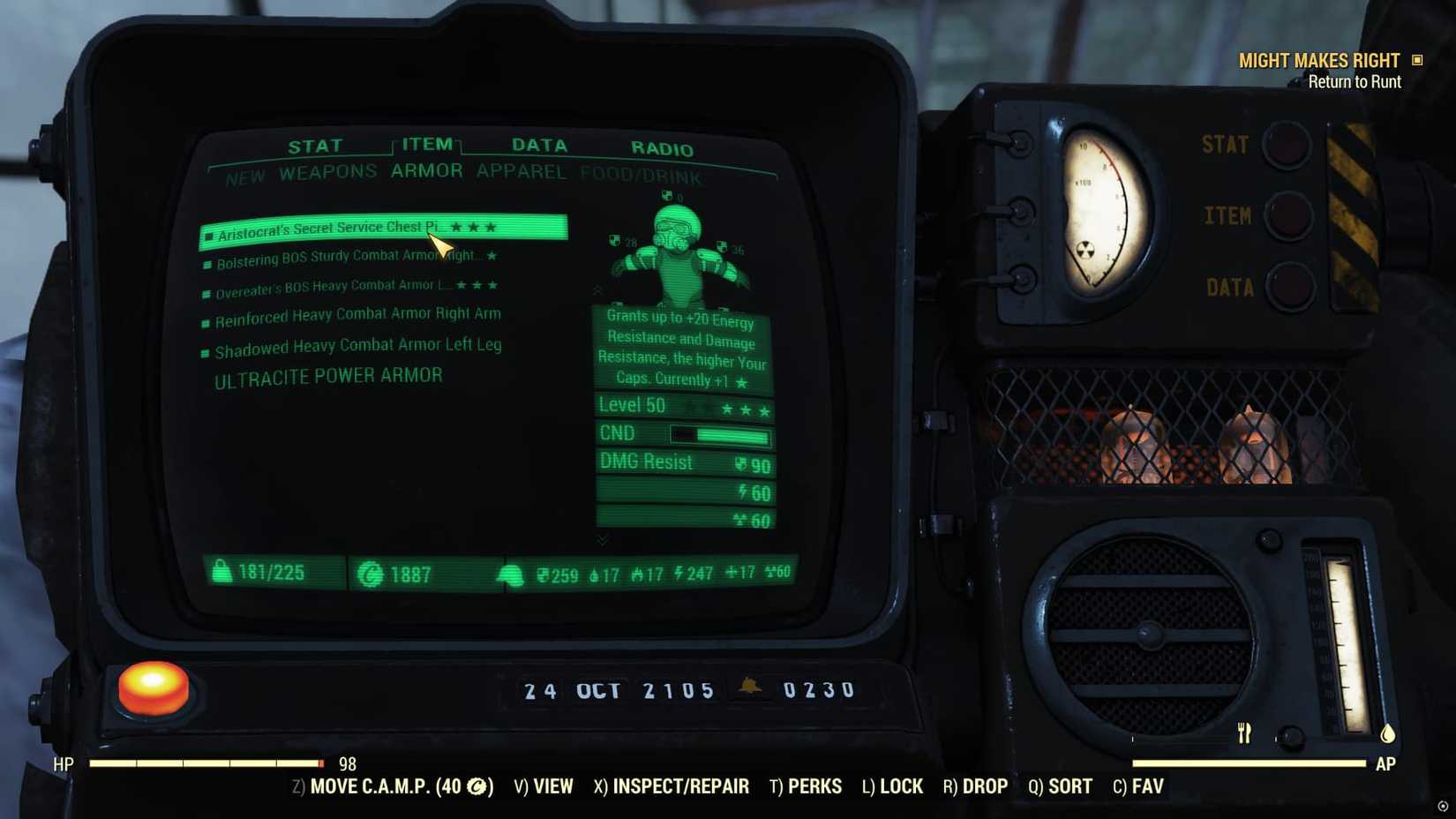Viewport: 1456px width, 819px height.
Task: Select the Shadowed Heavy Combat Armor Left Leg
Action: (x=357, y=345)
